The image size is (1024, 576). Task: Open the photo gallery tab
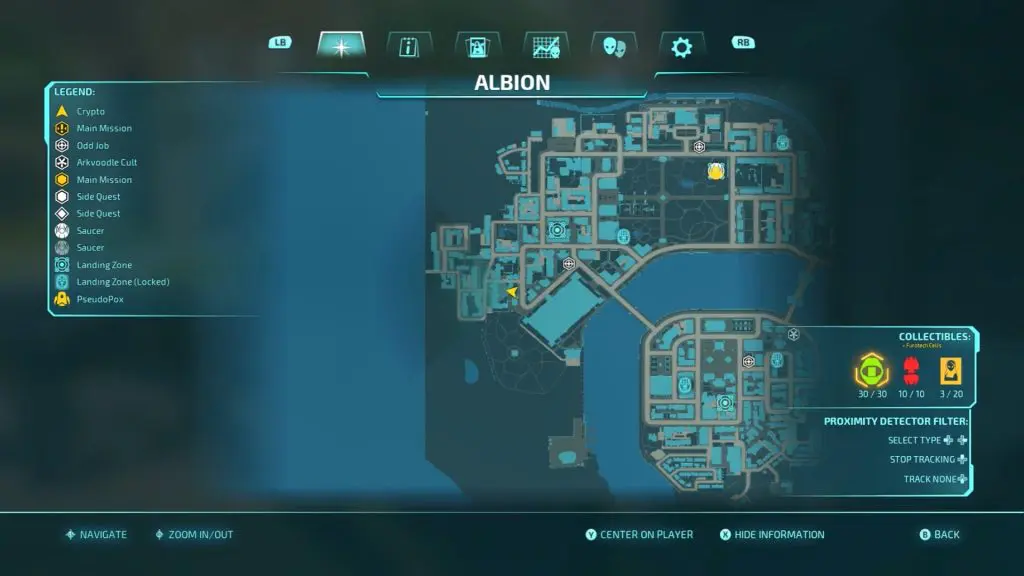pos(477,46)
